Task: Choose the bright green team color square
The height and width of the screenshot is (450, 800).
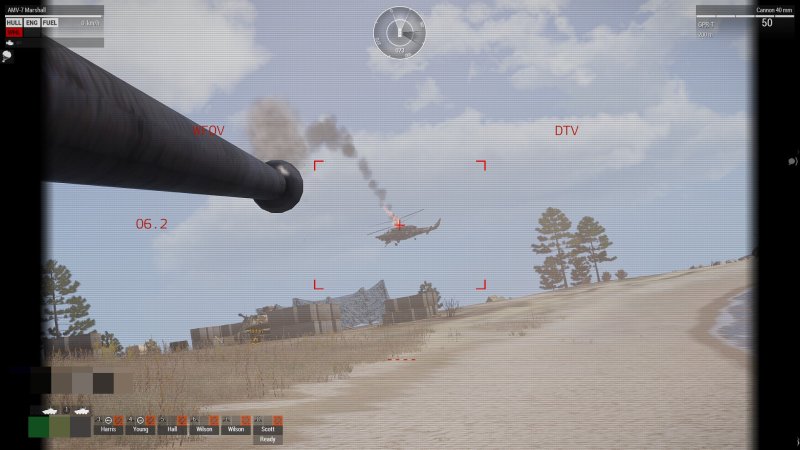Action: coord(39,427)
